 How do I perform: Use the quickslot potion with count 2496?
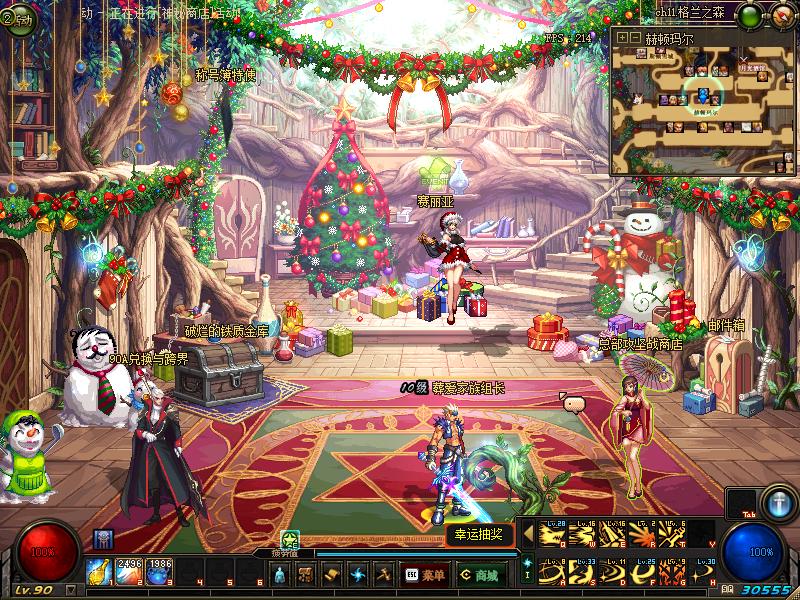coord(130,570)
